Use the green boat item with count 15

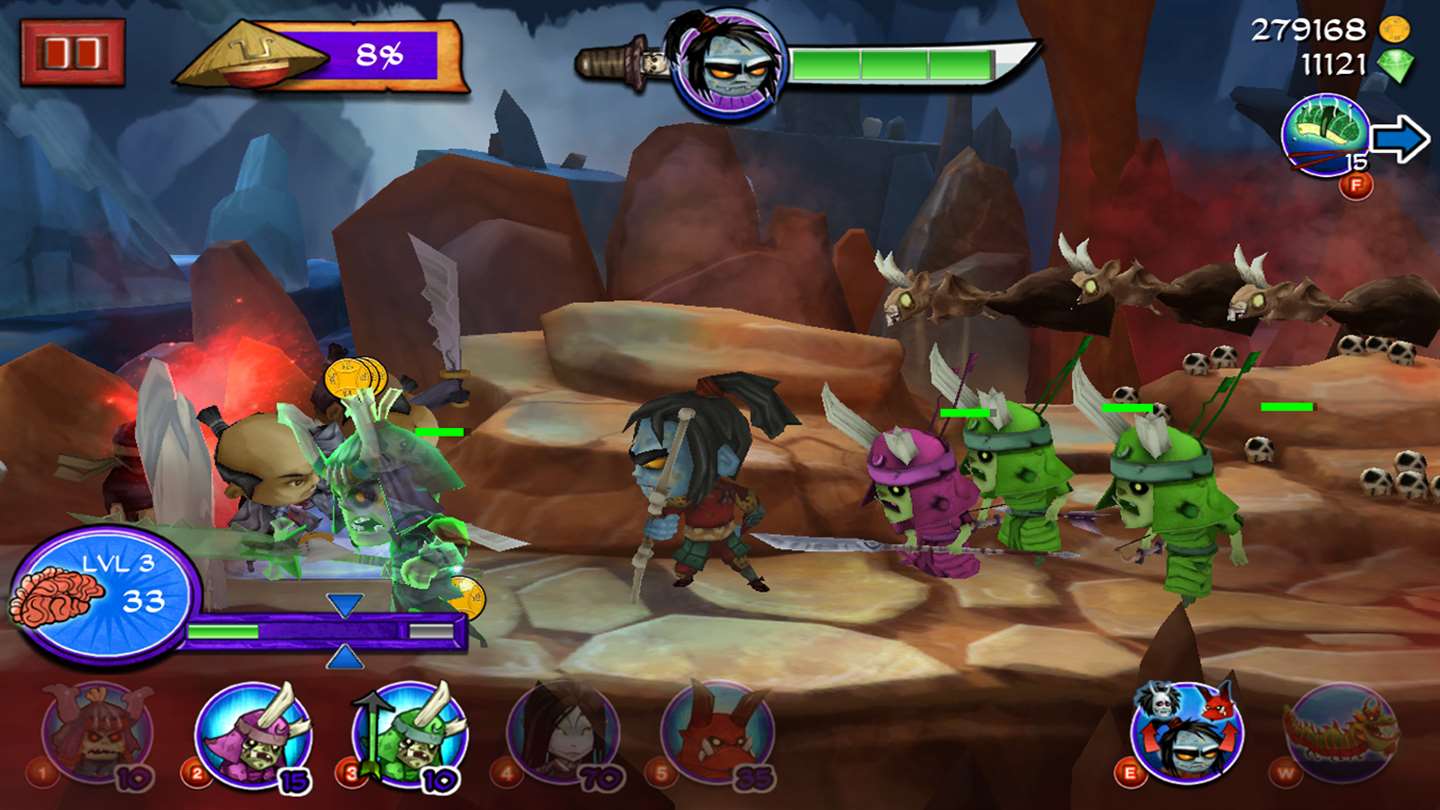click(1324, 135)
